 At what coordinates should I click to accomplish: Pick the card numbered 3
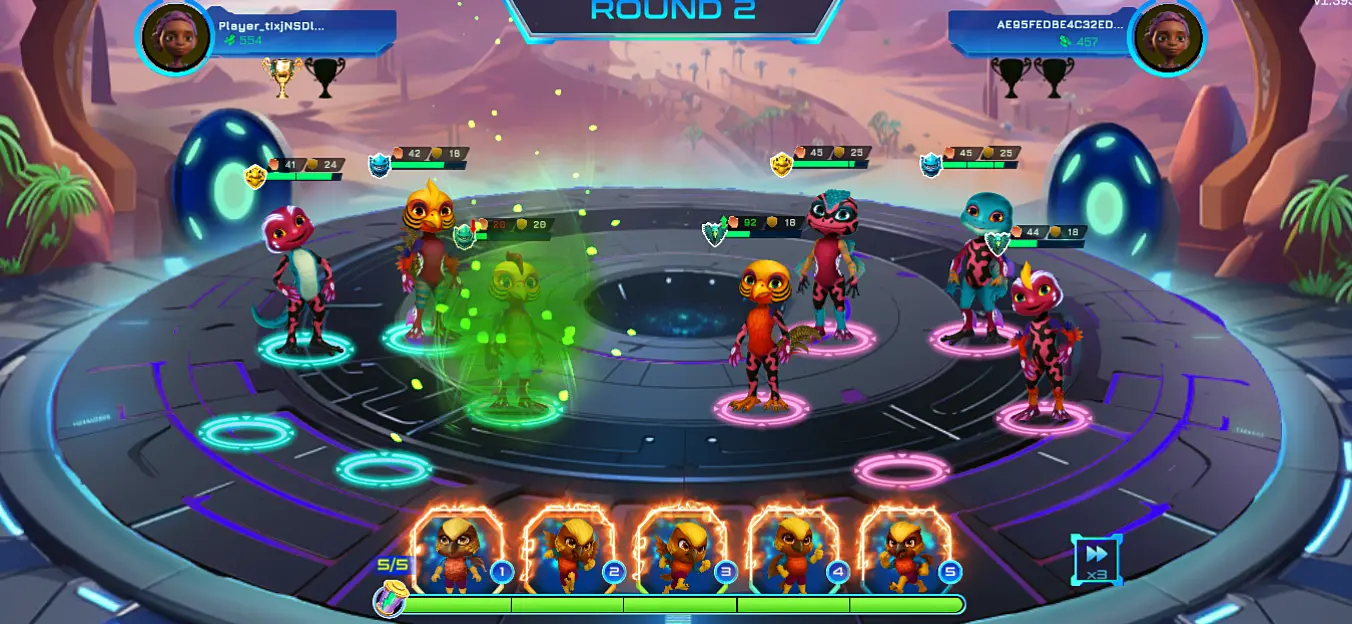click(684, 551)
